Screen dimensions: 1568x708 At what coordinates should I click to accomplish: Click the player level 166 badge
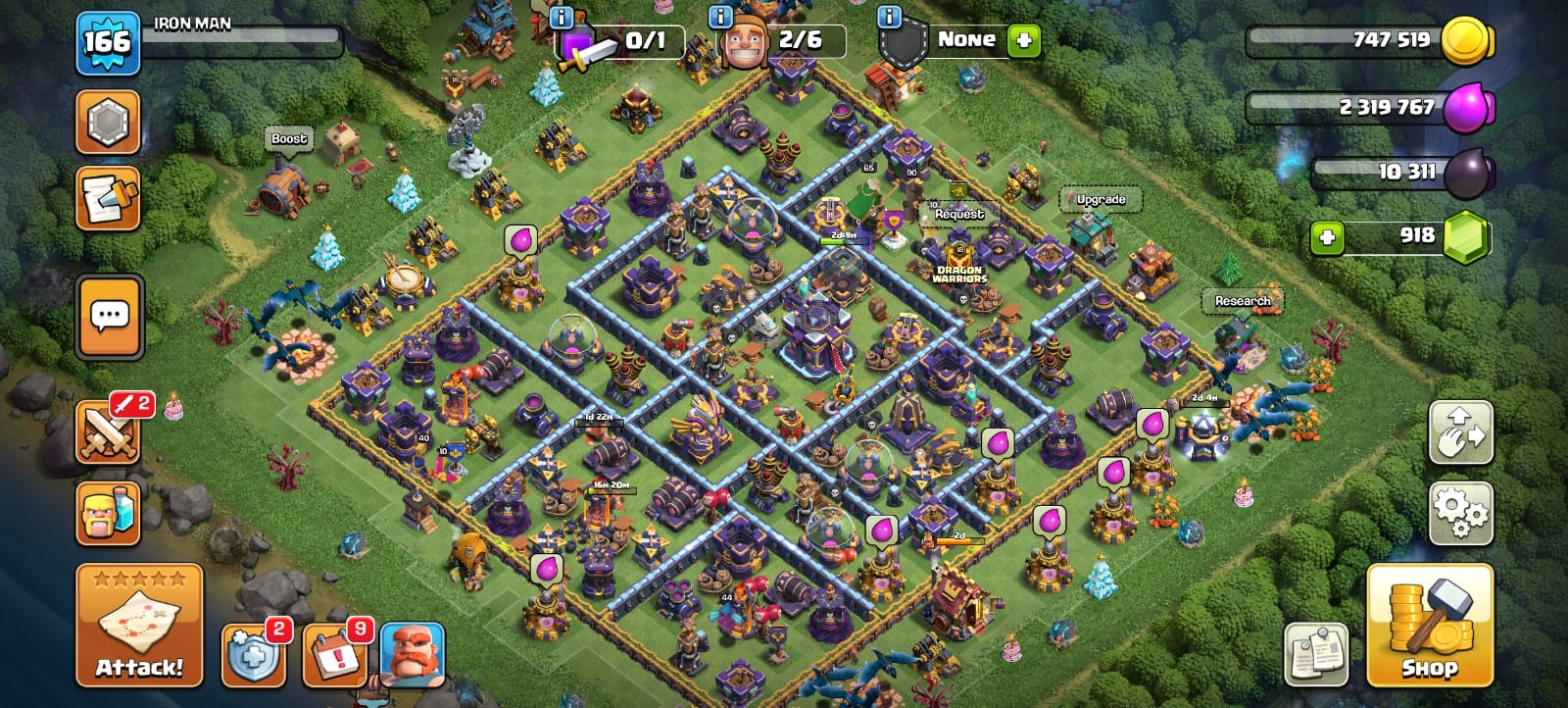(x=107, y=43)
